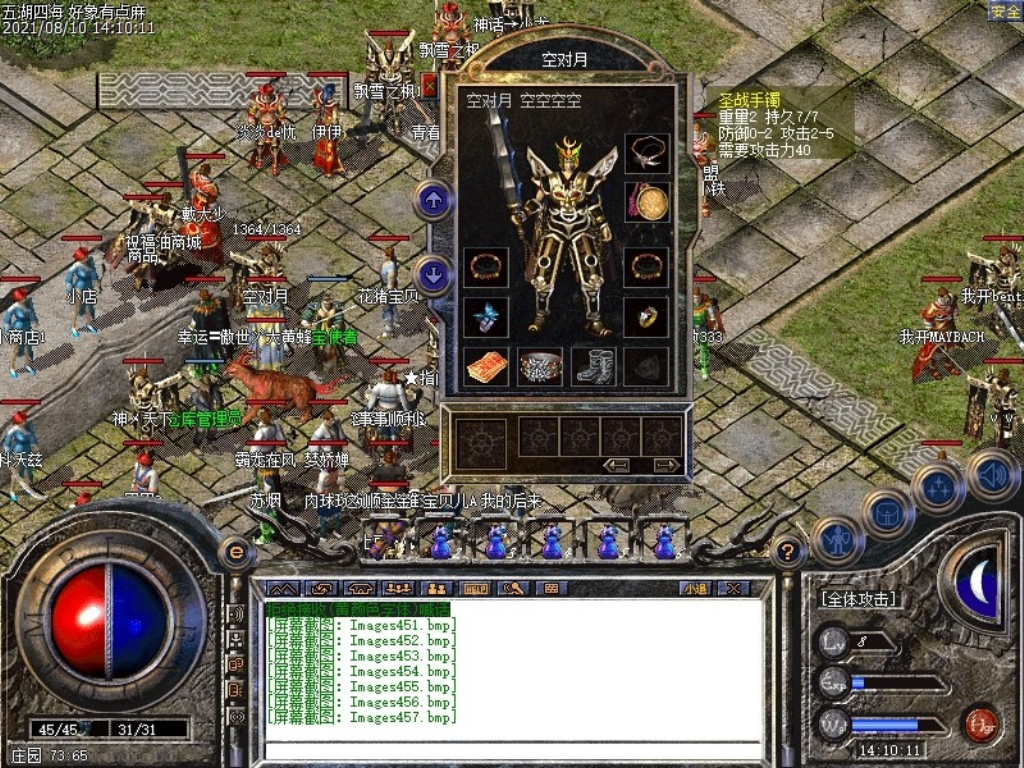The image size is (1024, 768).
Task: Select the boots equipment slot
Action: (593, 367)
